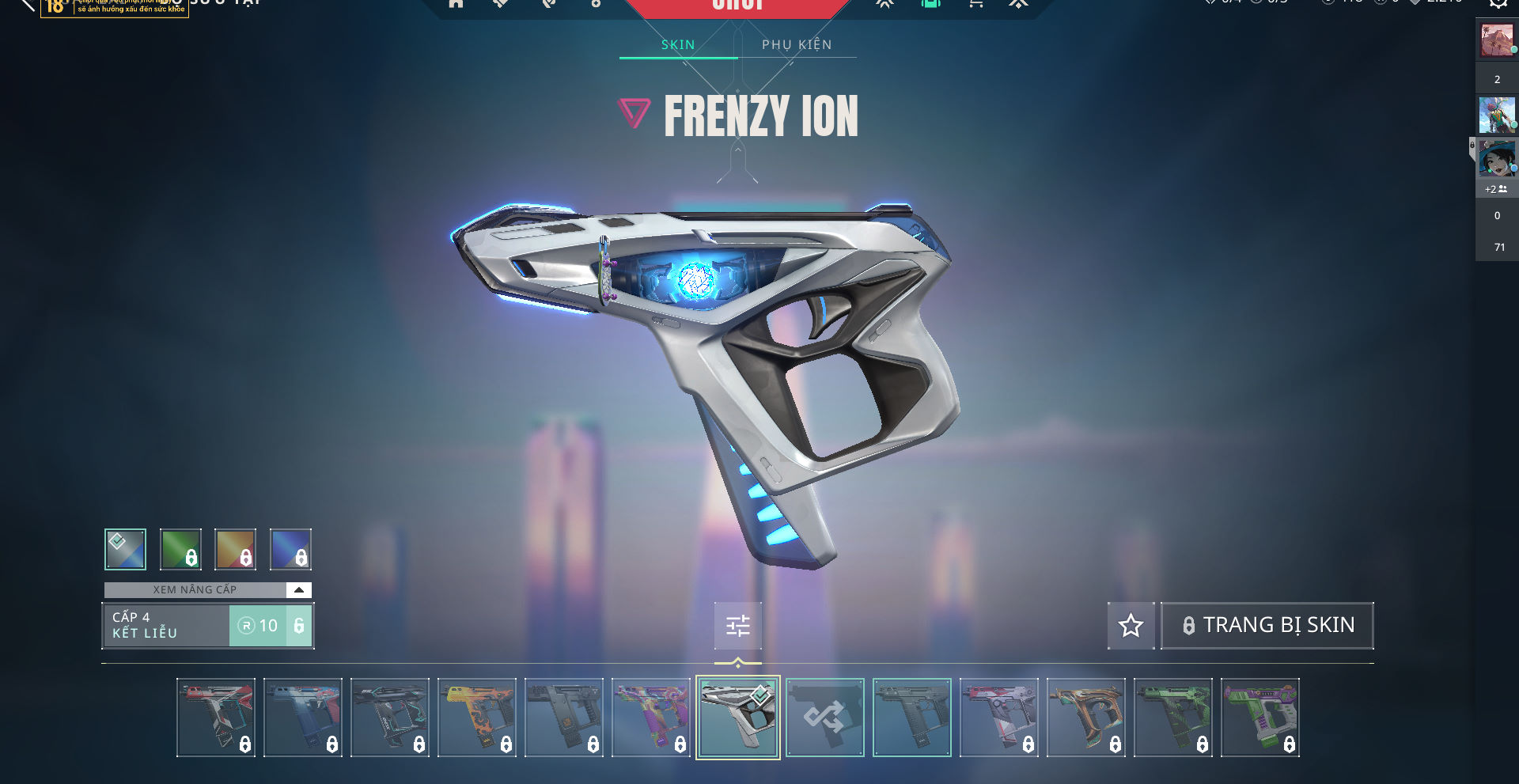This screenshot has width=1519, height=784.
Task: Pick the green and purple Frenzy skin
Action: pyautogui.click(x=1260, y=718)
